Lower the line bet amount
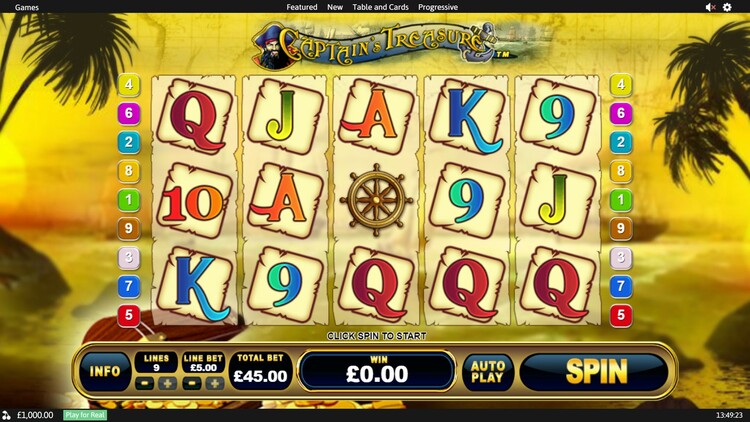Screen dimensions: 750x422 (x=192, y=383)
